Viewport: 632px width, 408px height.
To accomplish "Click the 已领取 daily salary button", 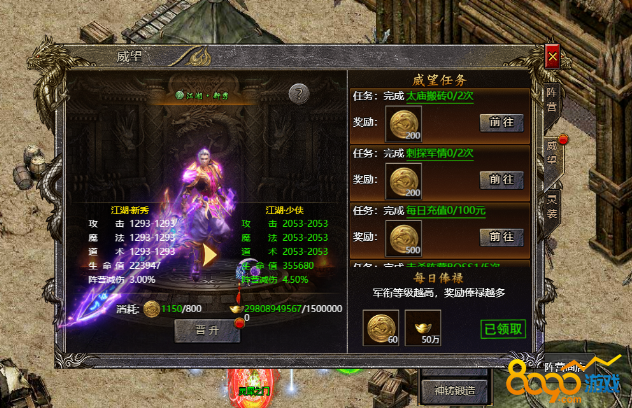I will click(x=504, y=328).
